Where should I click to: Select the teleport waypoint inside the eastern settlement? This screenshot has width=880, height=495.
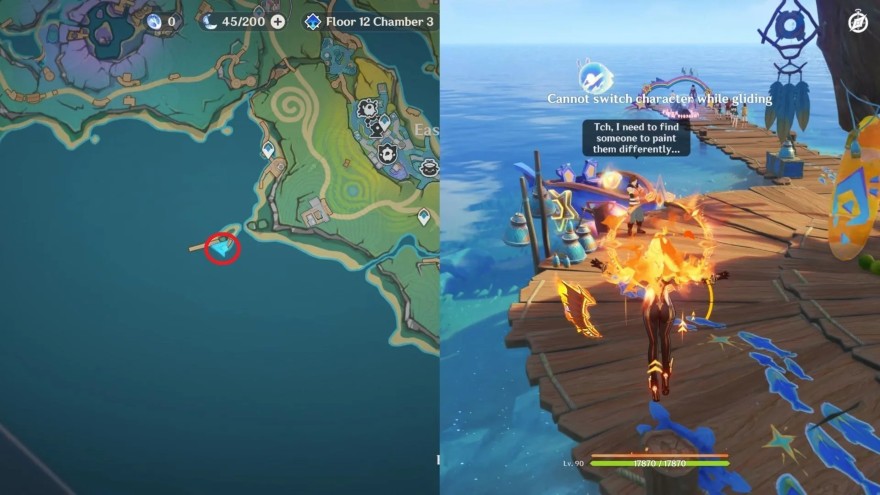tap(384, 123)
